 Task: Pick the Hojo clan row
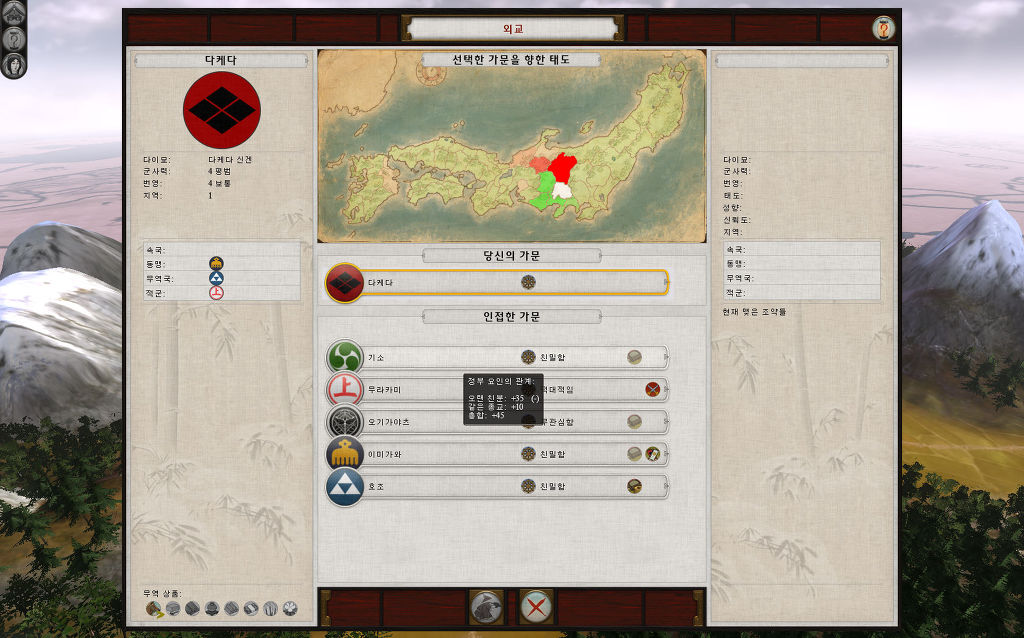tap(420, 487)
